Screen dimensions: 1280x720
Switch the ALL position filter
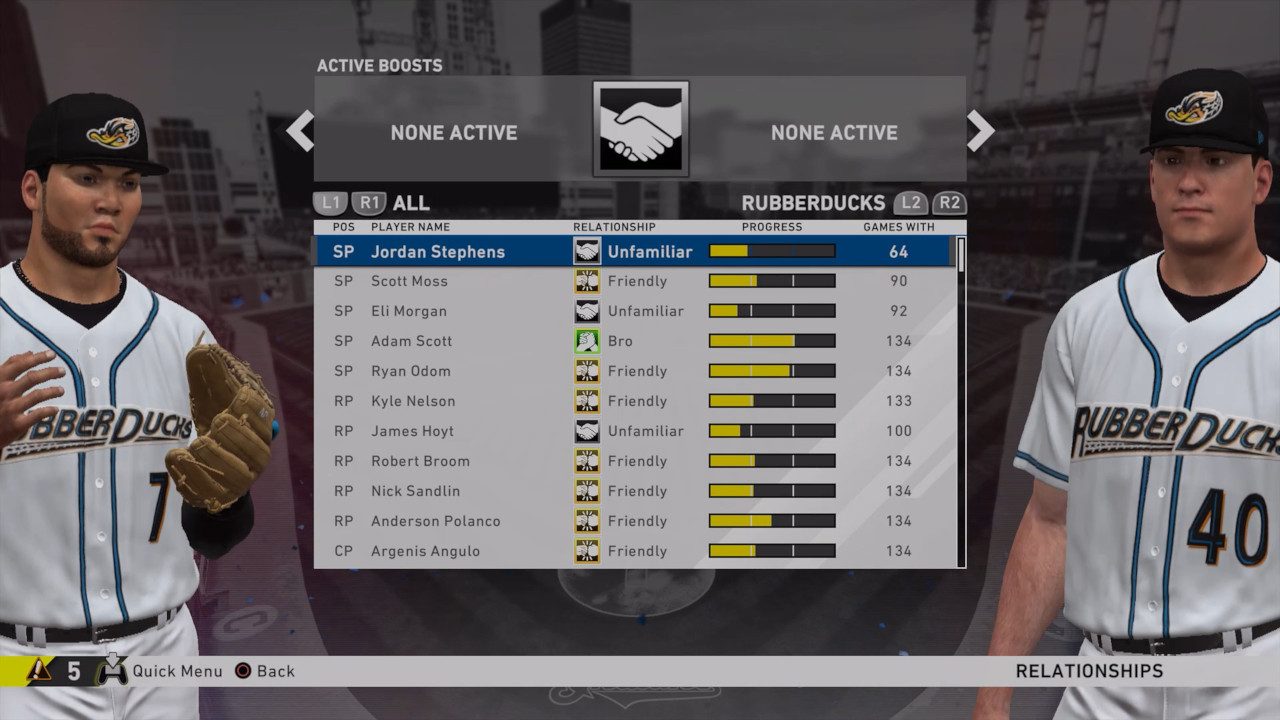click(x=410, y=203)
